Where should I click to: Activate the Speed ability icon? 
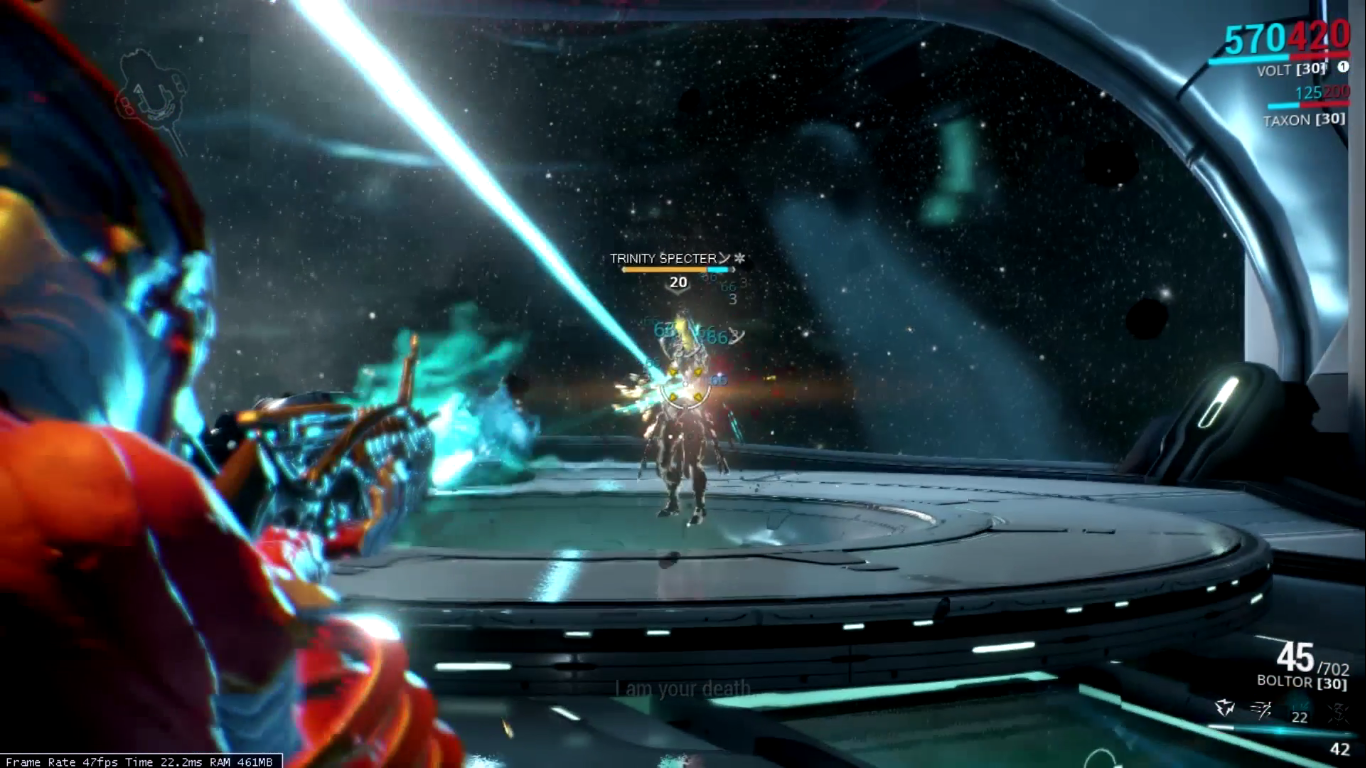pos(1262,709)
